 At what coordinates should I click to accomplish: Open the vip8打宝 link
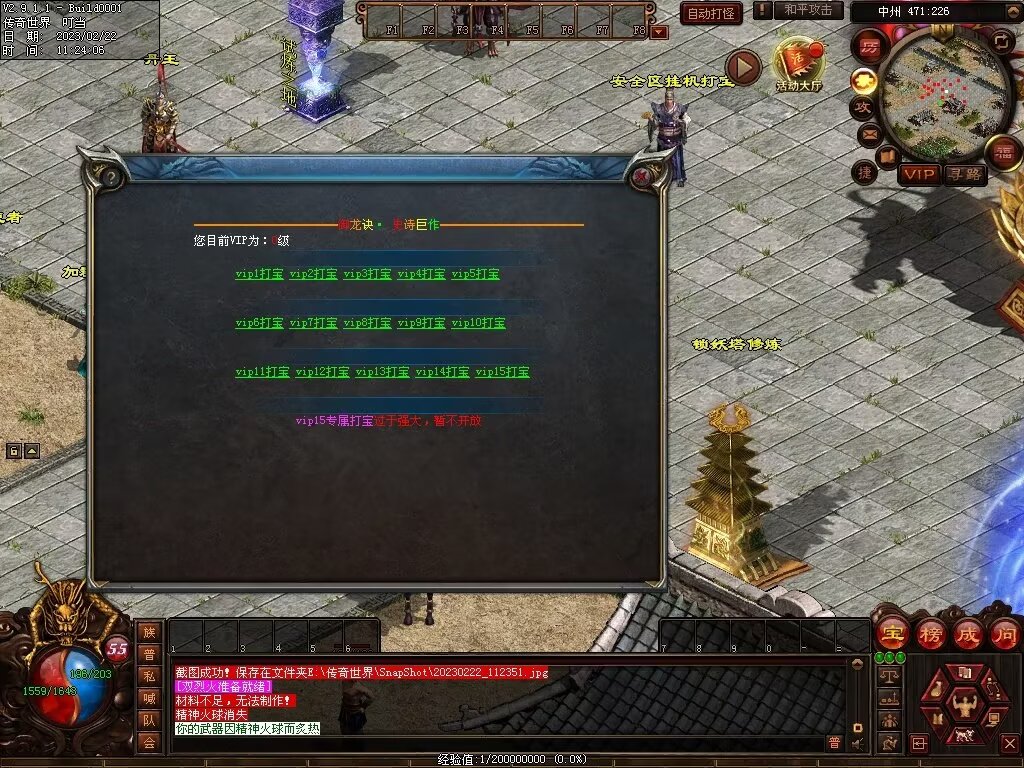367,323
